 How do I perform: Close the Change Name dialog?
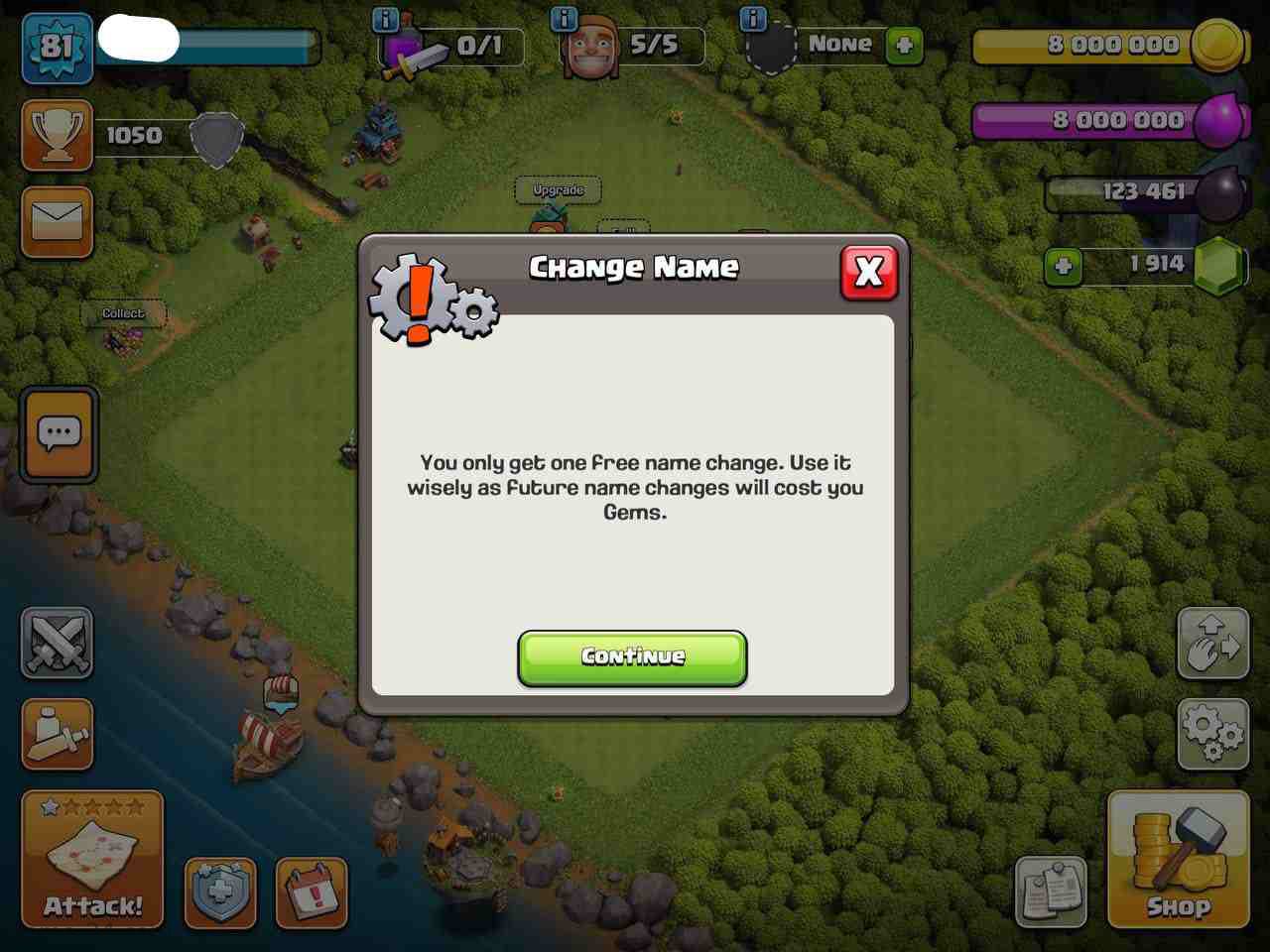click(x=868, y=272)
